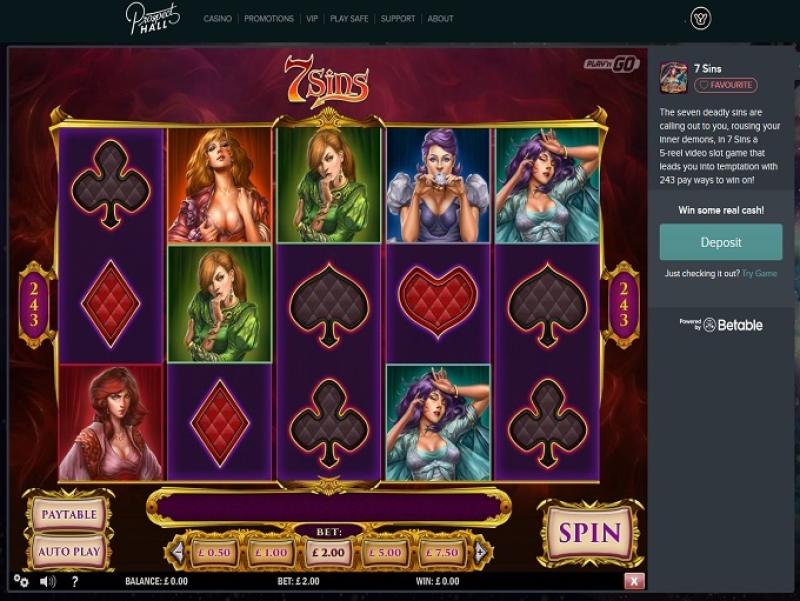Click the green Deposit button
800x601 pixels.
click(x=720, y=242)
